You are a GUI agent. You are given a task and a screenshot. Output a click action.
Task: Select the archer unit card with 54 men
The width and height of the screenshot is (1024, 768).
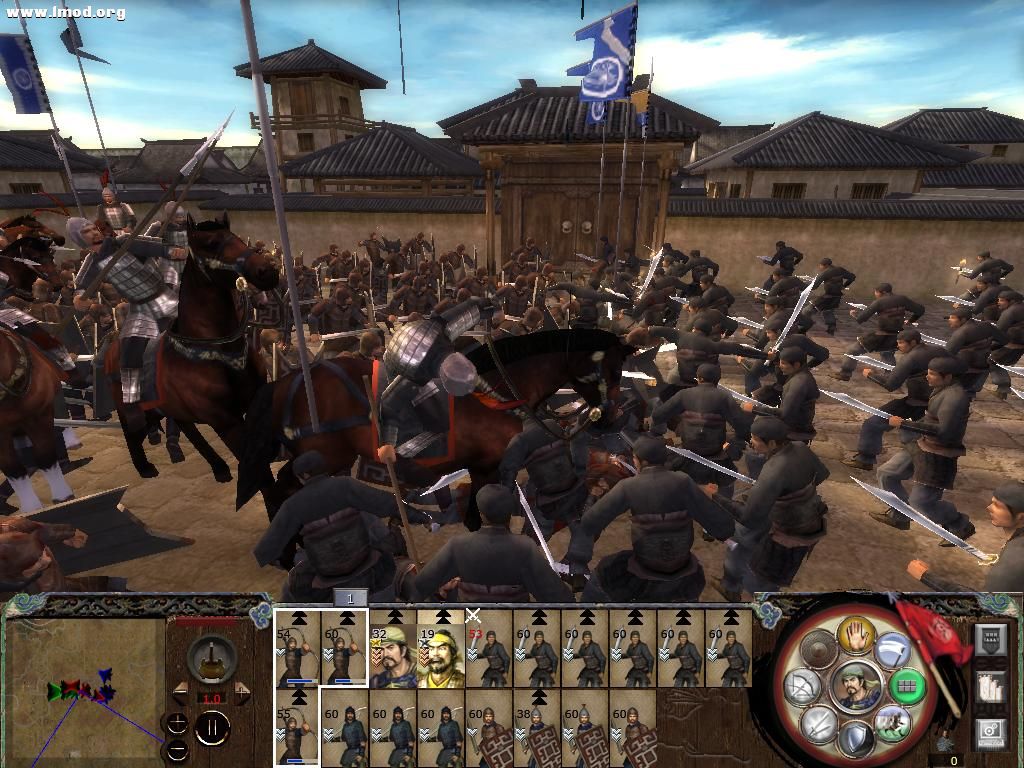297,650
